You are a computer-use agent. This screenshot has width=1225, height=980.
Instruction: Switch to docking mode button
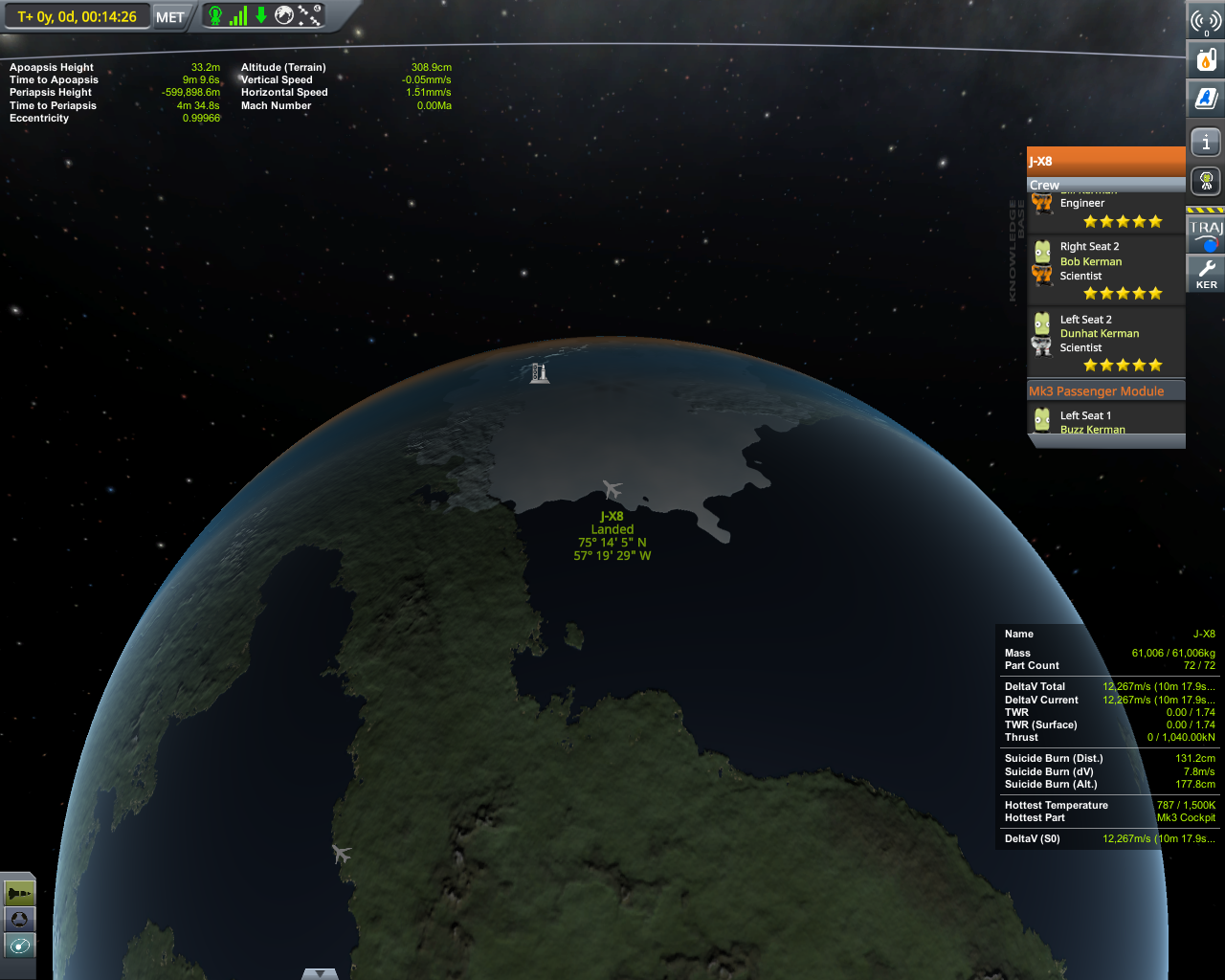point(19,919)
